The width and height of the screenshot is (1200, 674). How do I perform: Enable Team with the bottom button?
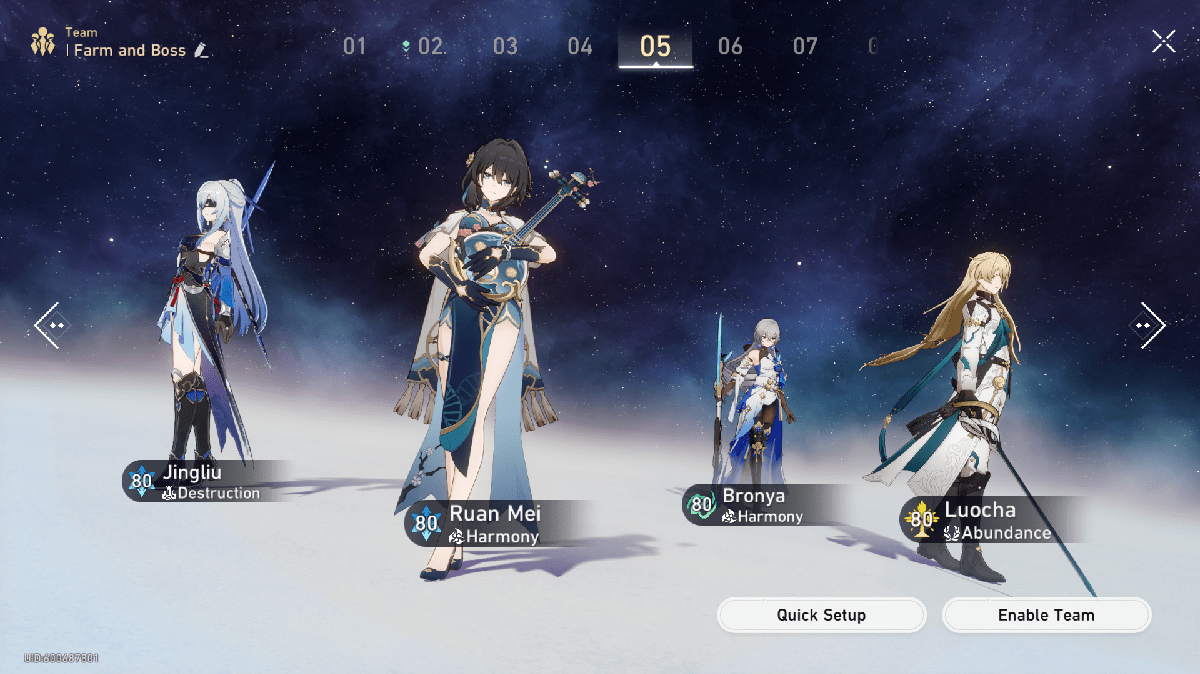click(x=1046, y=615)
